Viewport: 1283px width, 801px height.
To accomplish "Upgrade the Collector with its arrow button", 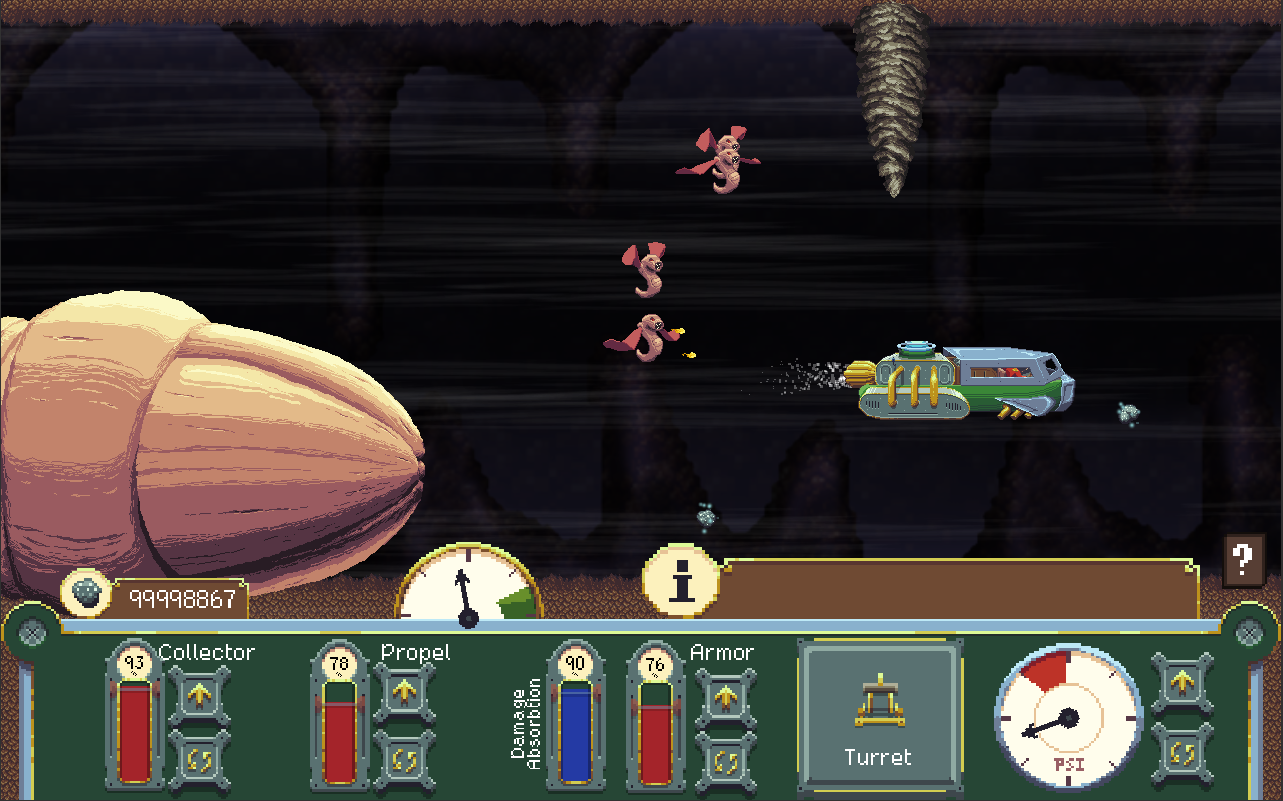I will [199, 694].
